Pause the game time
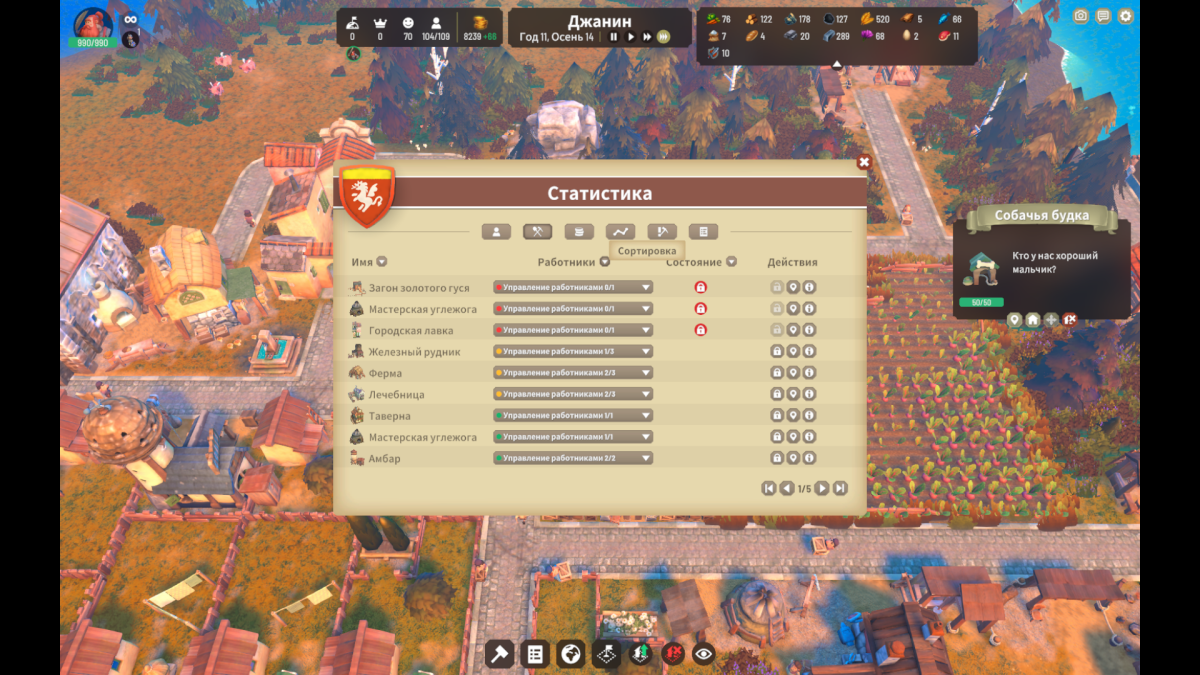 pos(614,37)
